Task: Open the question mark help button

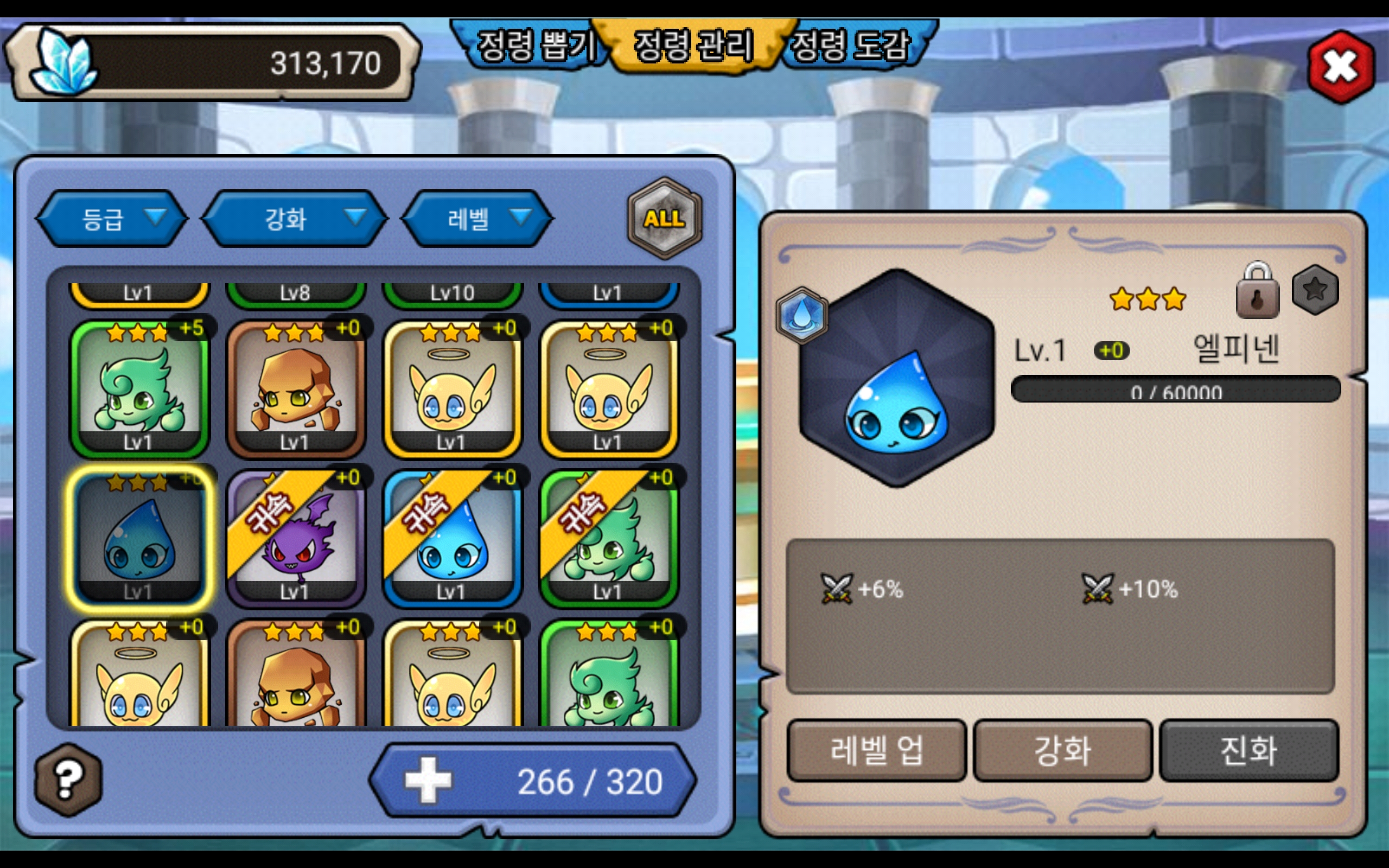Action: pyautogui.click(x=68, y=780)
